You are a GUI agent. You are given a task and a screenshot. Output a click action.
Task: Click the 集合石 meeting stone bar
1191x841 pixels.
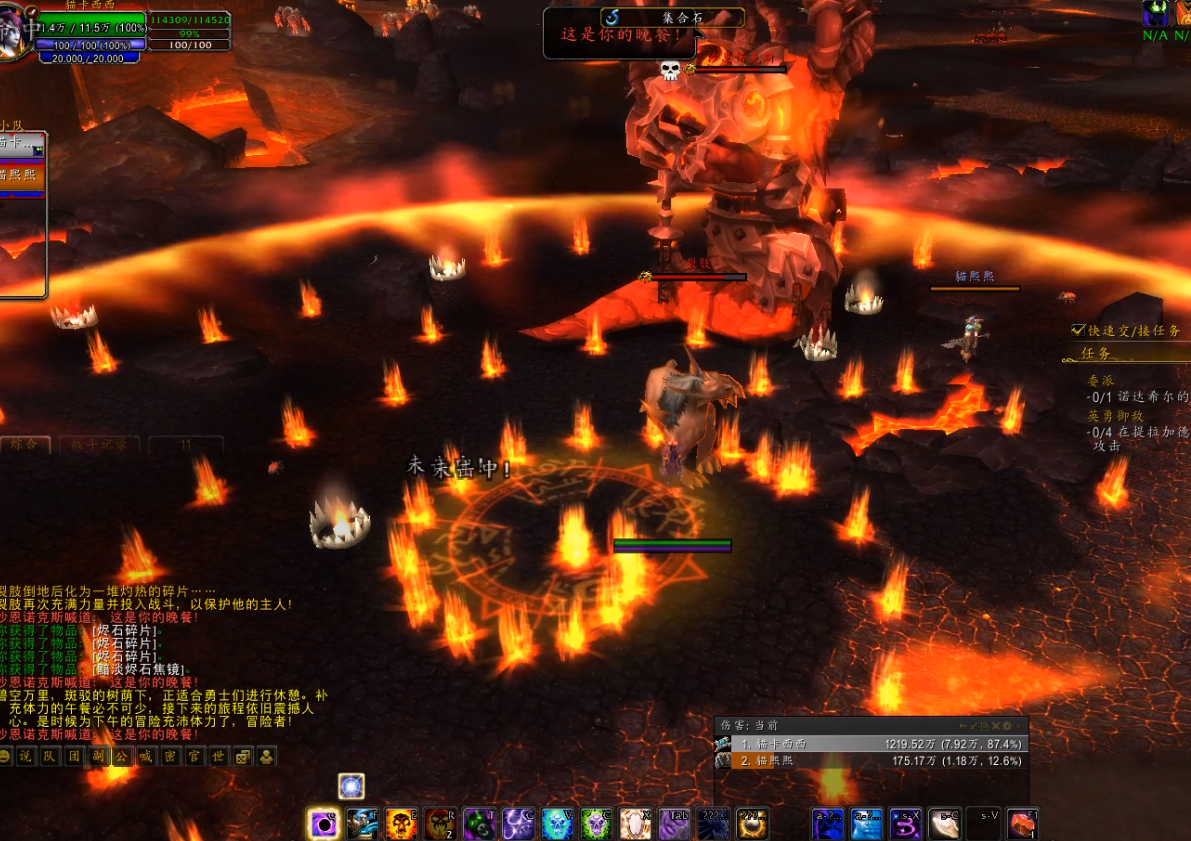(674, 17)
